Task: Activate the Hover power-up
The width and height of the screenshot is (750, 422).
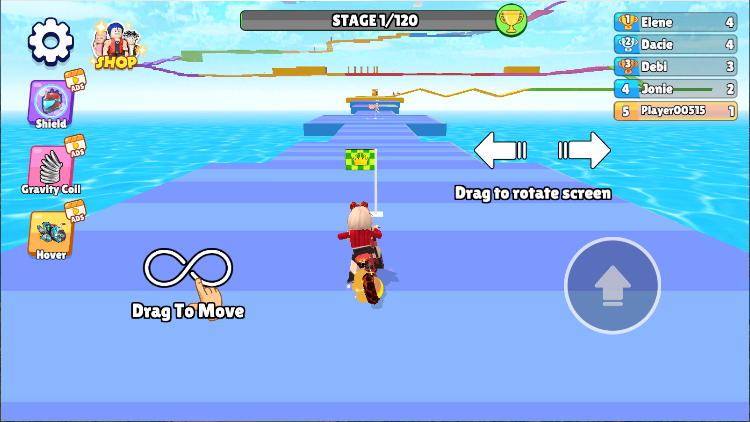Action: pos(51,233)
